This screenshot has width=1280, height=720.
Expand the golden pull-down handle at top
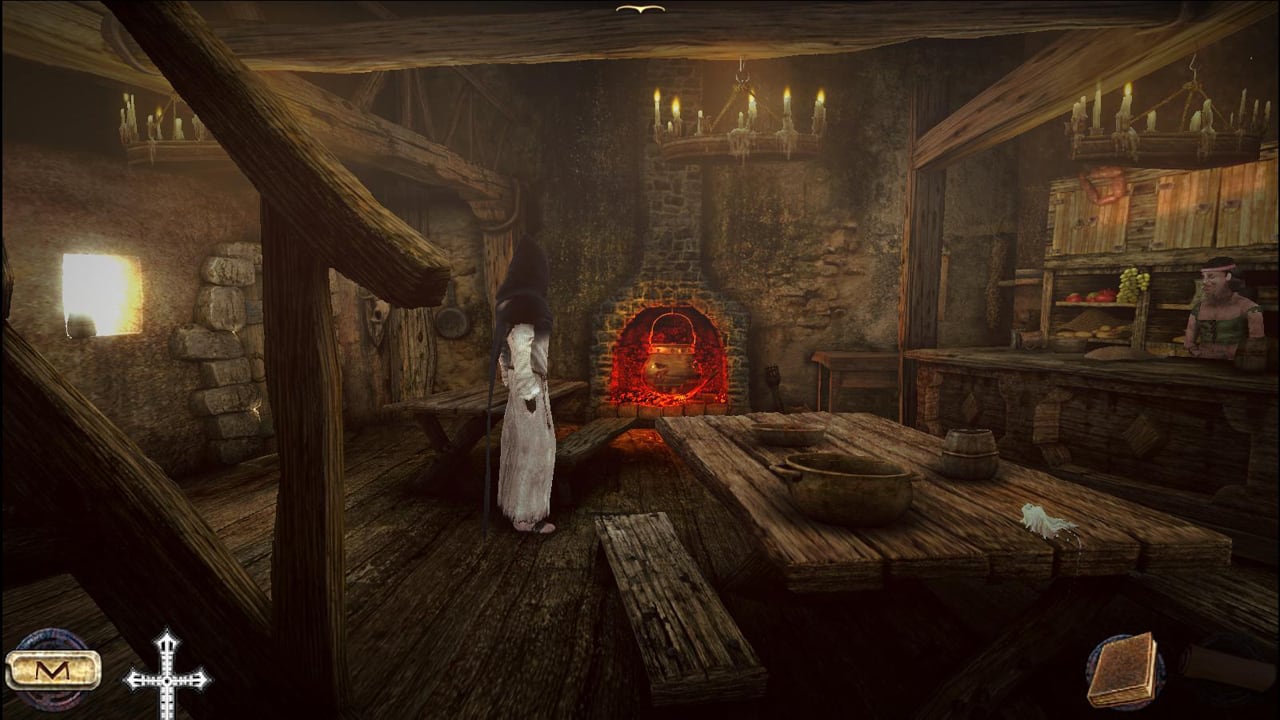[640, 9]
